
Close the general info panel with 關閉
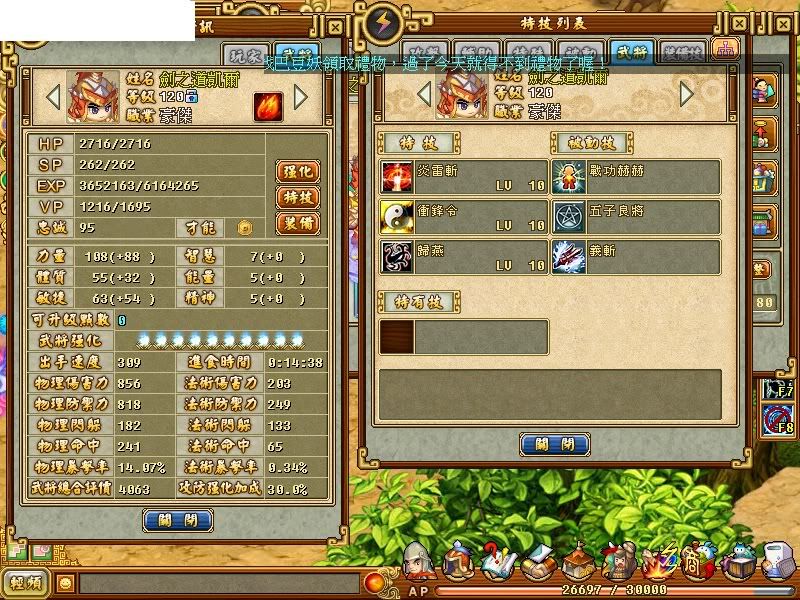pyautogui.click(x=178, y=519)
